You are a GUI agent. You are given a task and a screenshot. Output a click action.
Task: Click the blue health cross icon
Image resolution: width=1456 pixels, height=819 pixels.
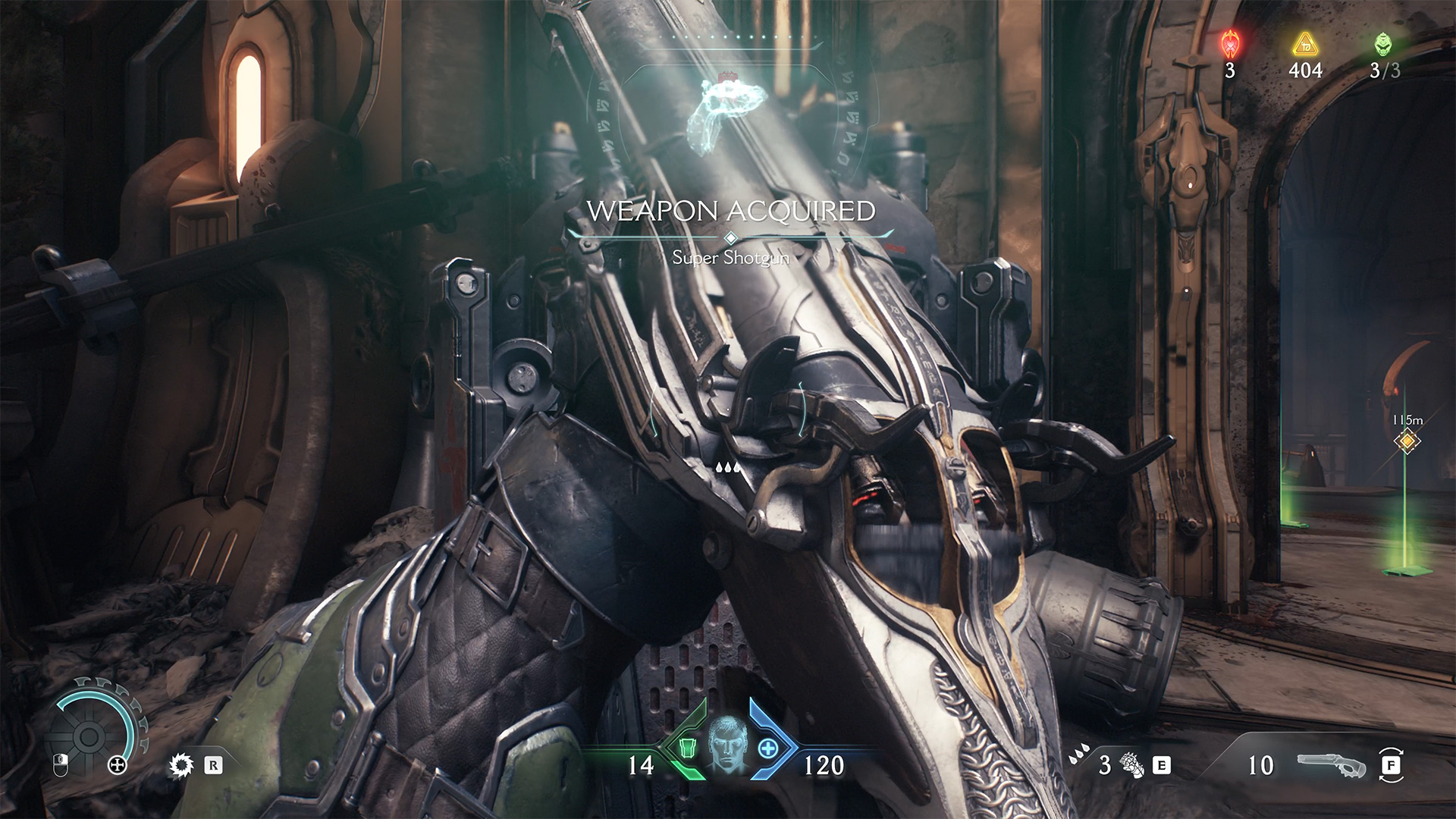tap(768, 748)
